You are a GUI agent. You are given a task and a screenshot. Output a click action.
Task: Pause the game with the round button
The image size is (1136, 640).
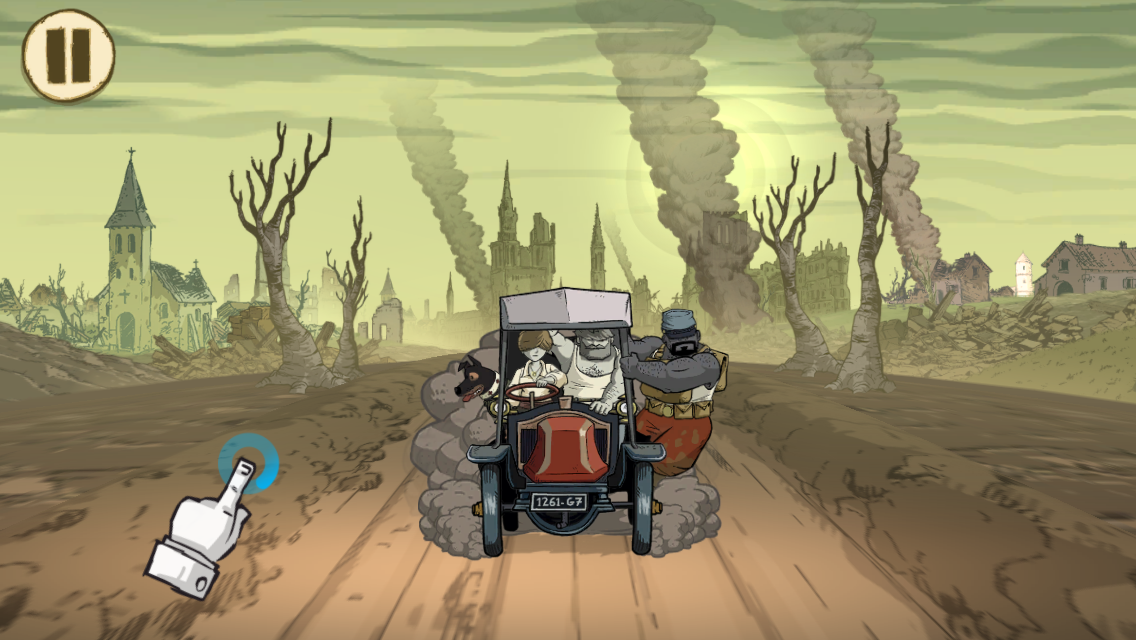pyautogui.click(x=68, y=55)
